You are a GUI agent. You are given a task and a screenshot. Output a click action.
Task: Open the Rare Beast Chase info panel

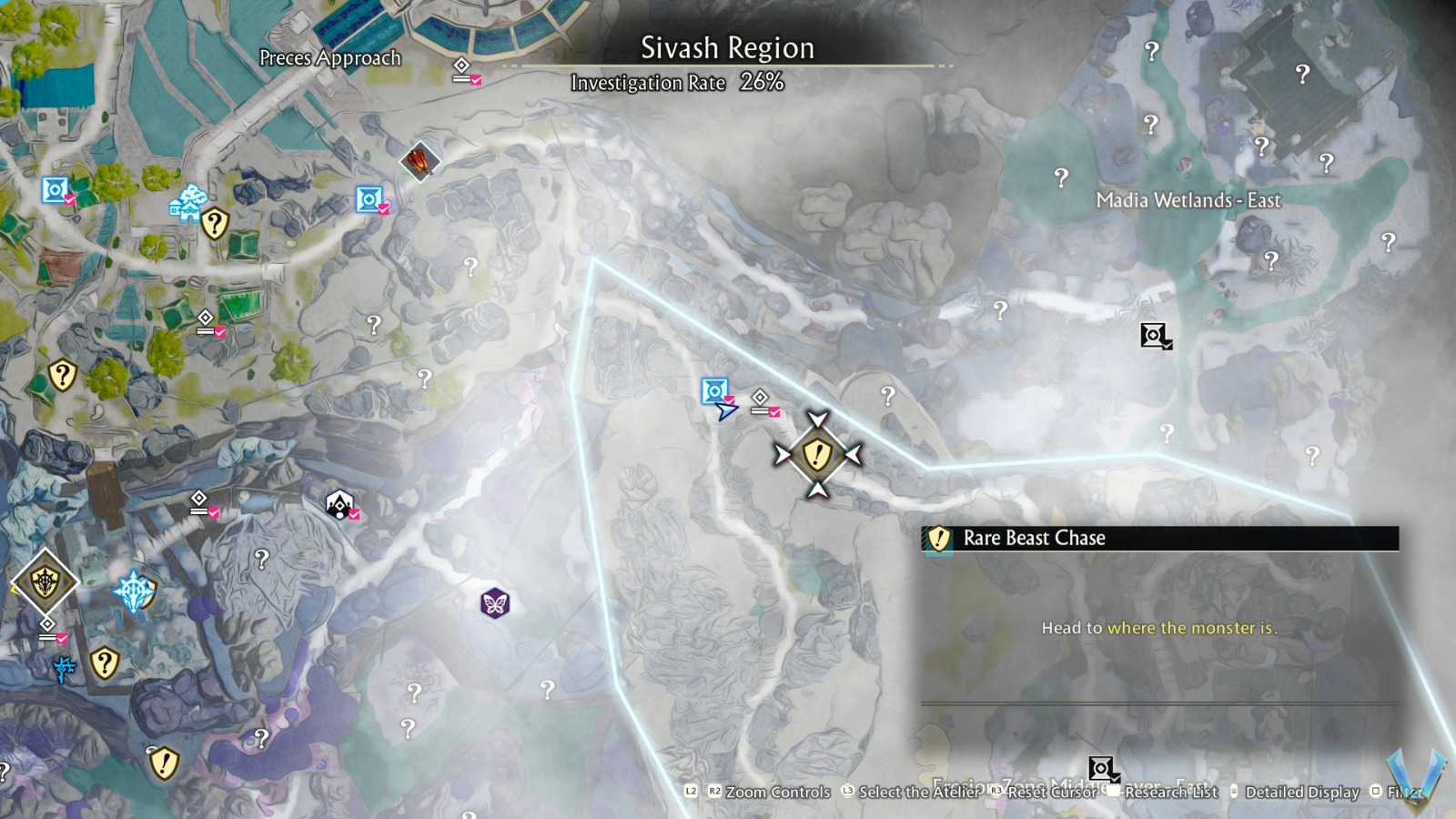point(1159,538)
